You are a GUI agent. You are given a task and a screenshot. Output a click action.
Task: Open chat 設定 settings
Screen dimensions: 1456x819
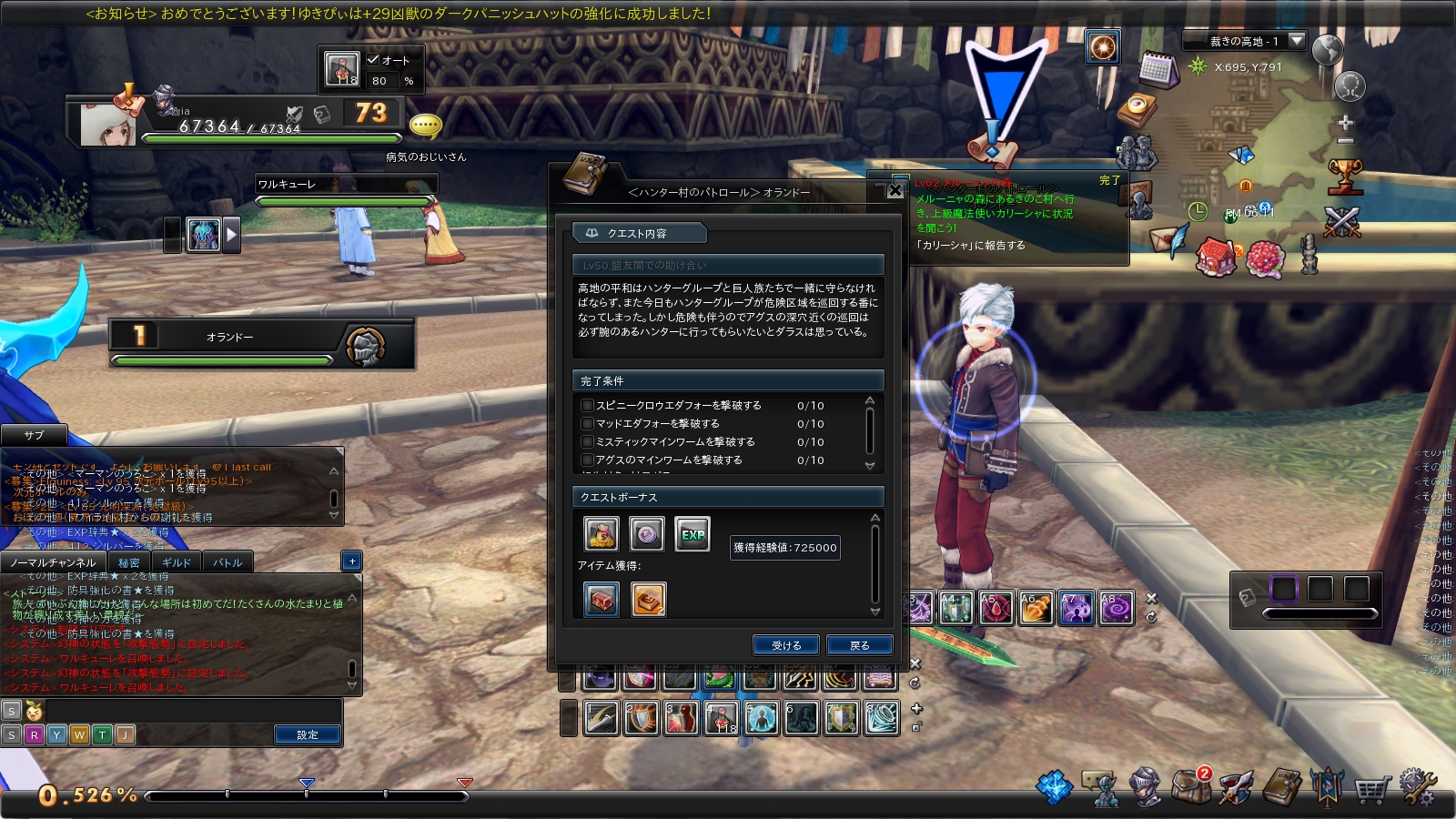tap(308, 734)
